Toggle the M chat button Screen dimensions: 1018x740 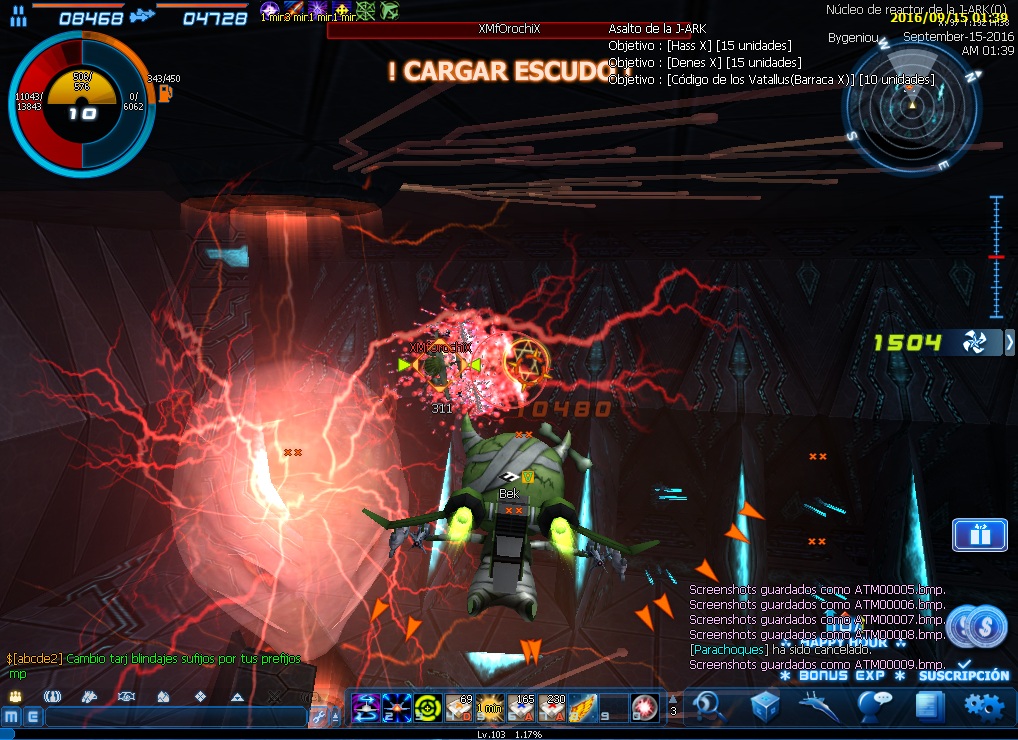pos(11,717)
